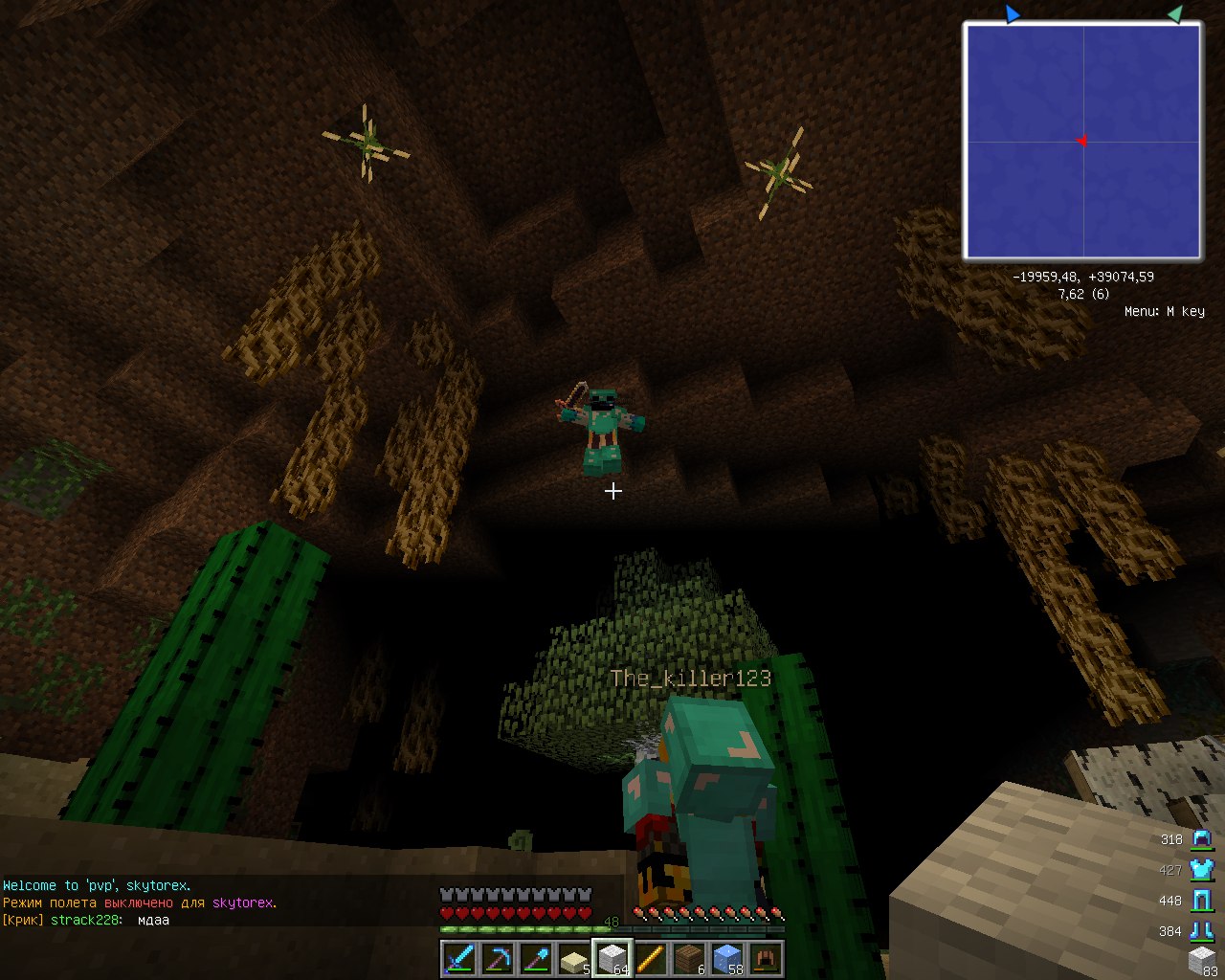Click the diamond leggings durability icon
Image resolution: width=1225 pixels, height=980 pixels.
coord(1201,901)
